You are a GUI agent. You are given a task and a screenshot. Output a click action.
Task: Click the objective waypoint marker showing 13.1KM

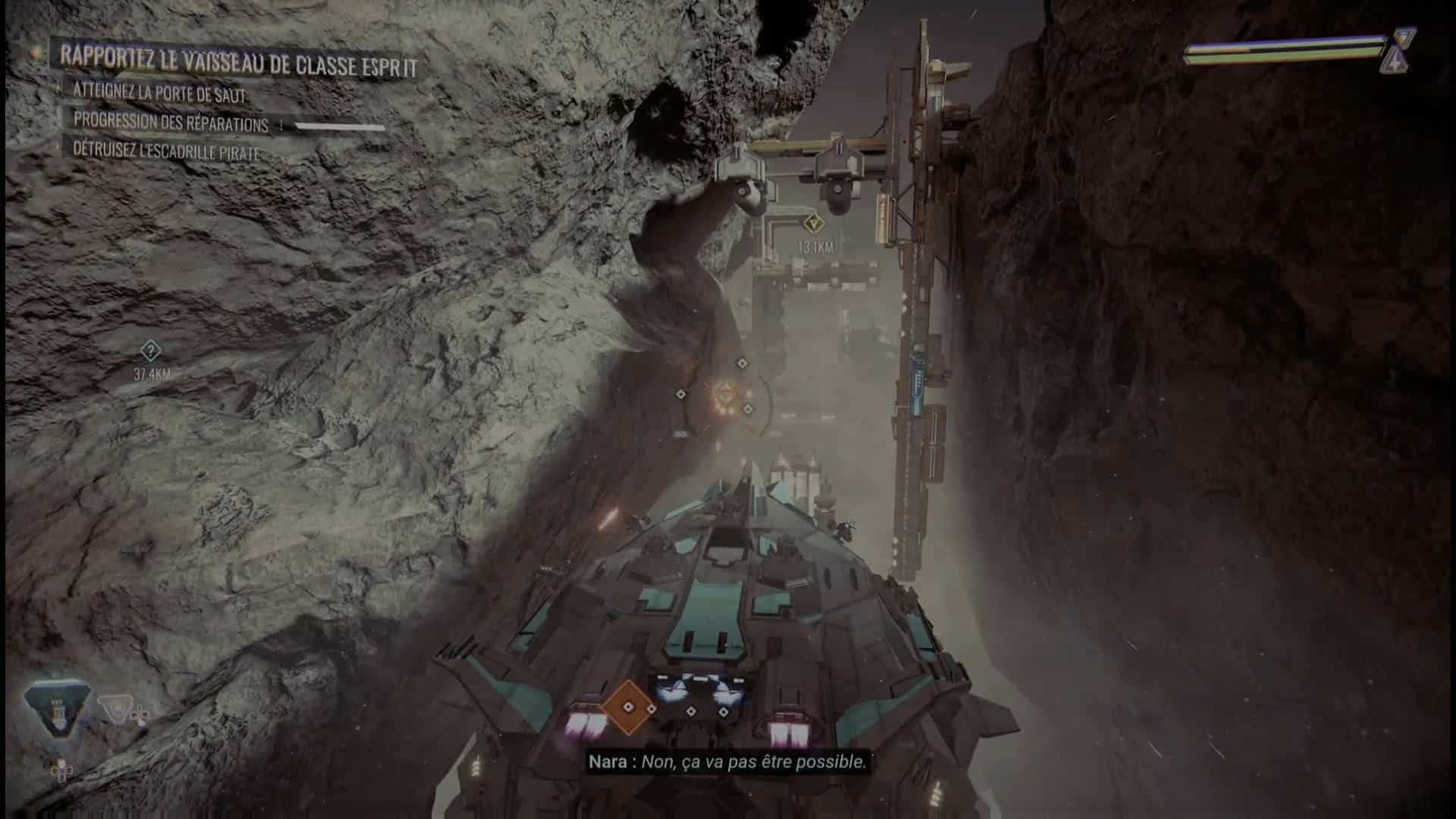tap(814, 224)
